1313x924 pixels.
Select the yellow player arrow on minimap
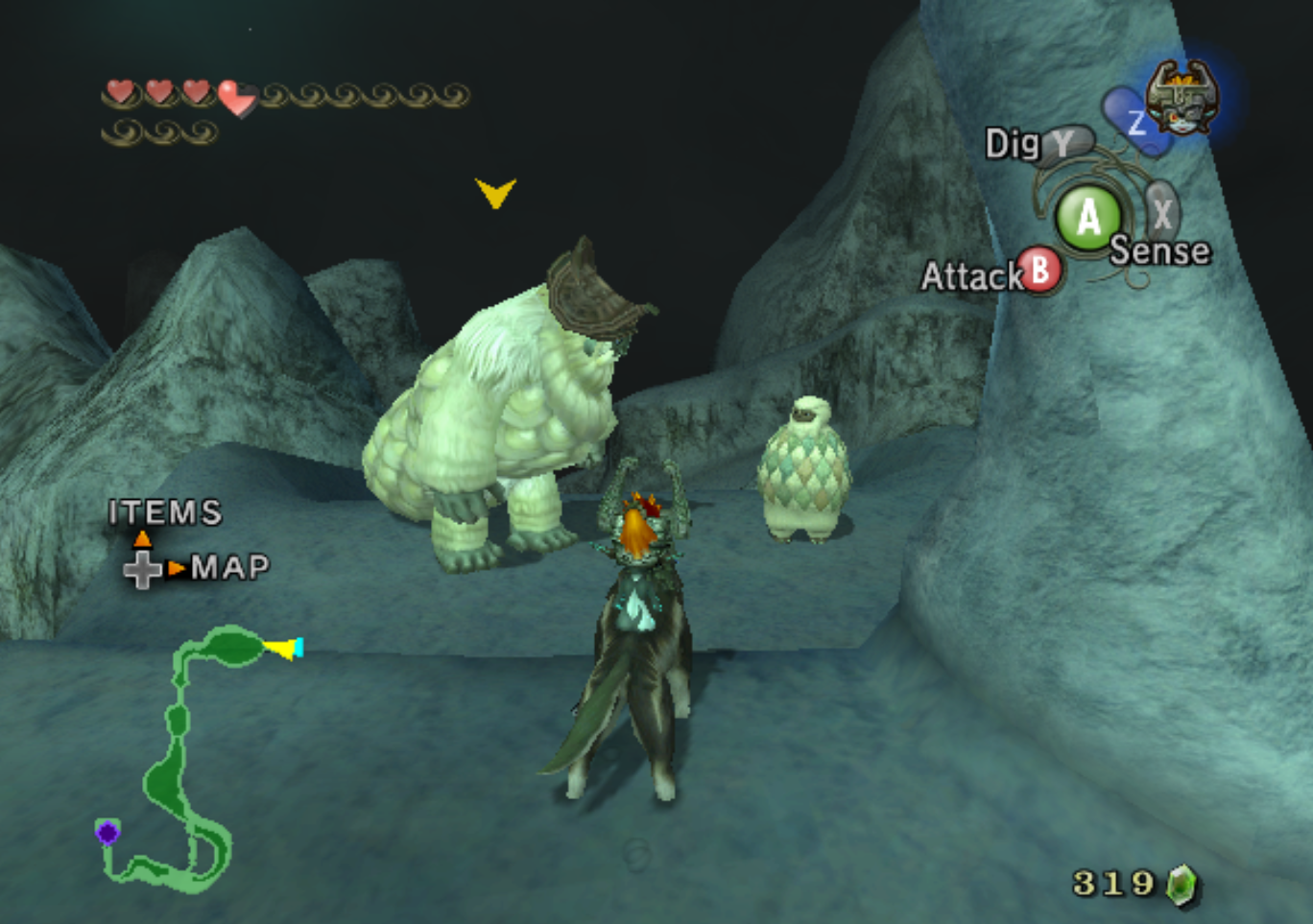[283, 649]
